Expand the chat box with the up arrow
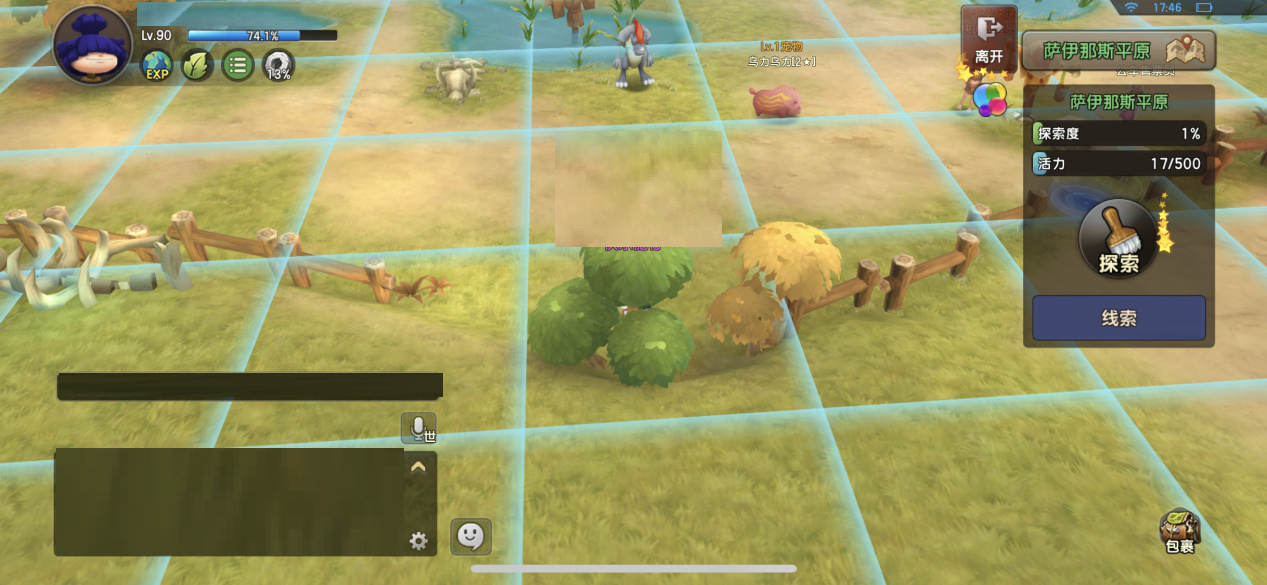This screenshot has height=585, width=1267. point(418,466)
